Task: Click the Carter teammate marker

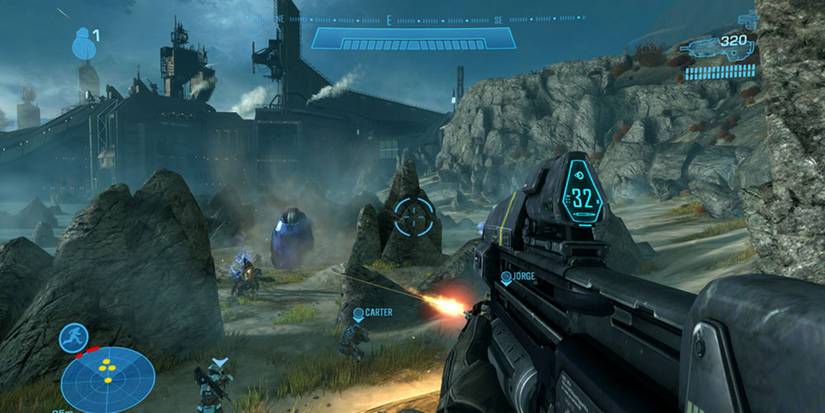Action: pos(359,313)
